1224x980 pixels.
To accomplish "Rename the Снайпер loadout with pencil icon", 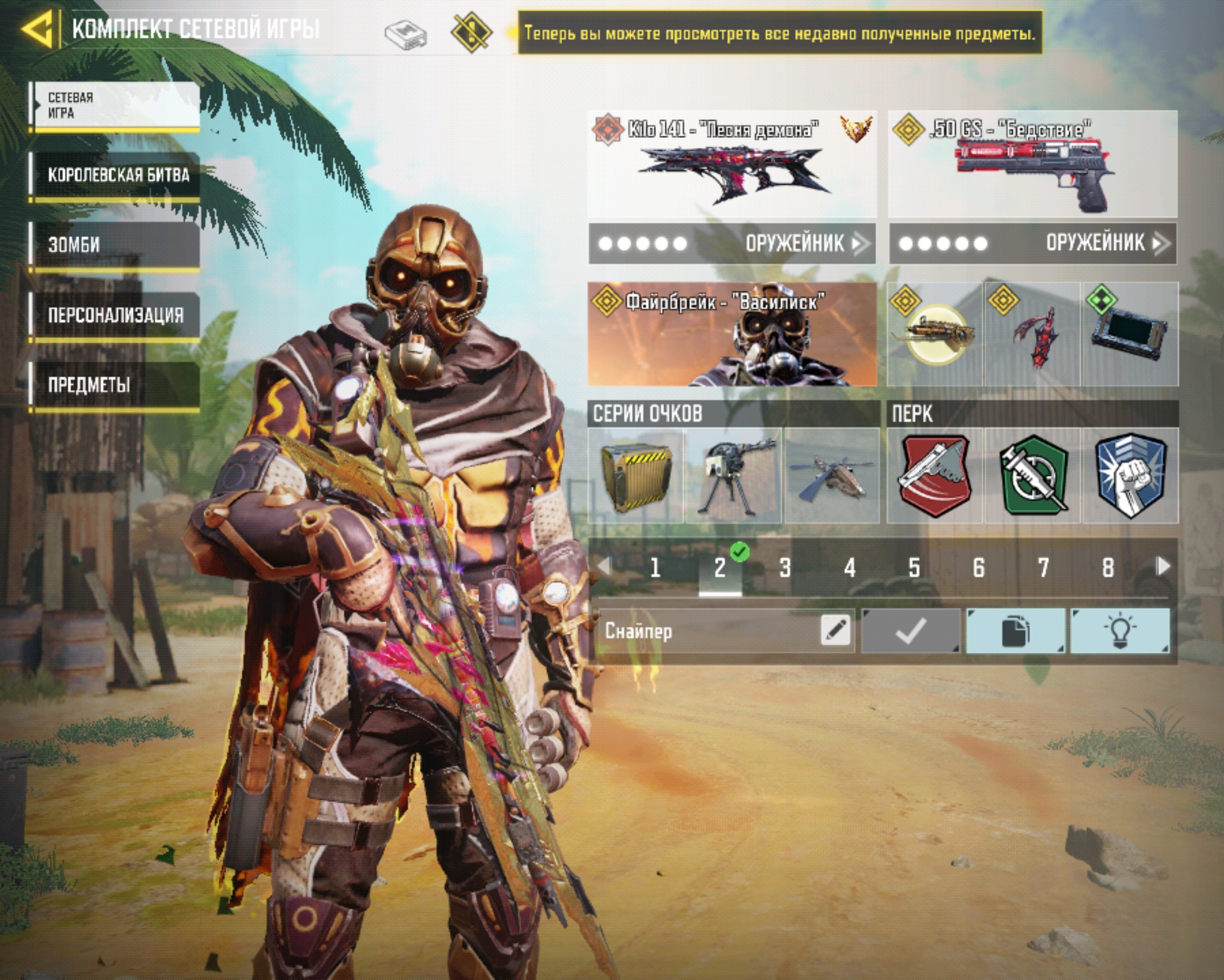I will 835,630.
